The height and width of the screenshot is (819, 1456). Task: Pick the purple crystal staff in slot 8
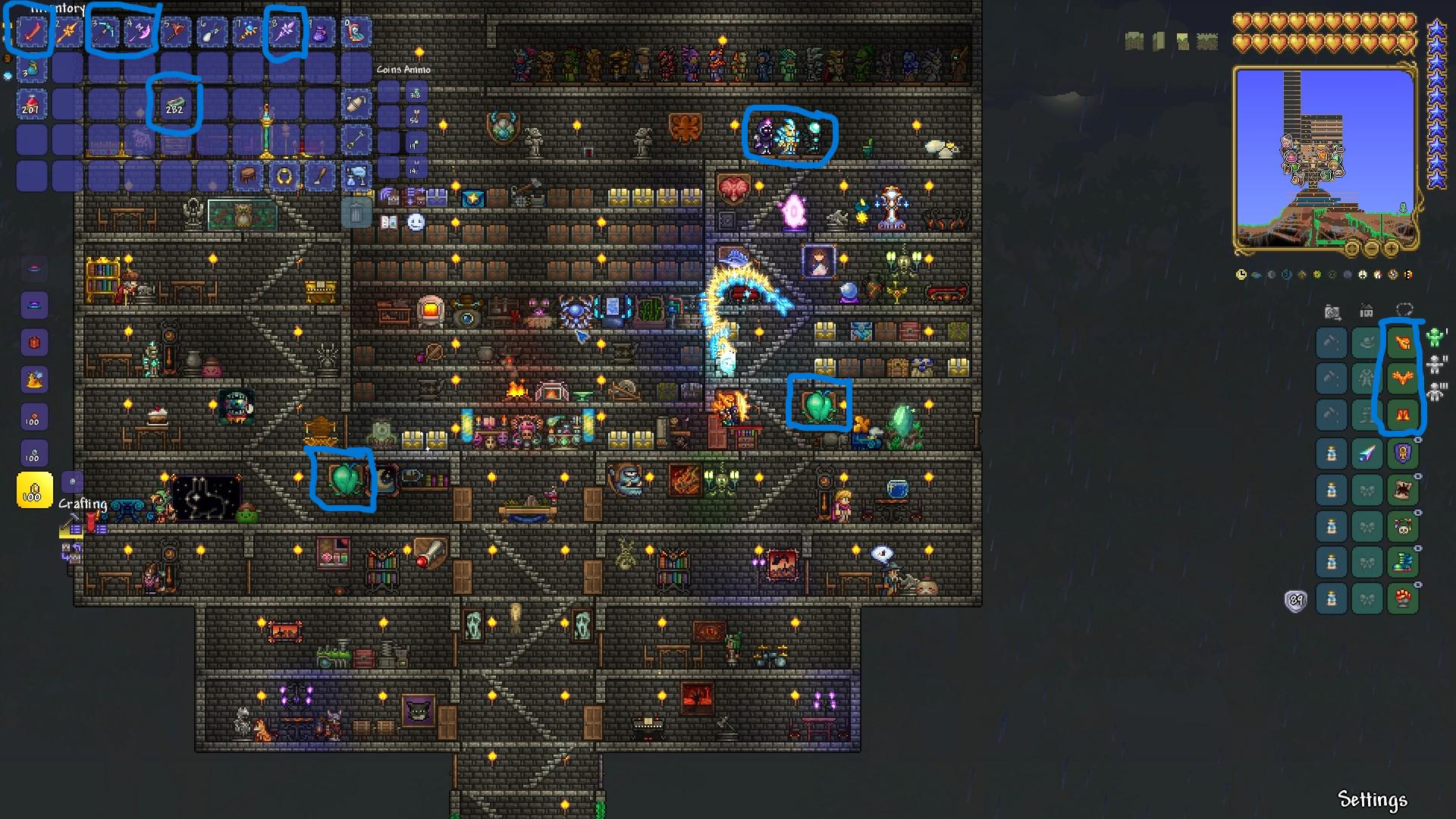pyautogui.click(x=284, y=33)
